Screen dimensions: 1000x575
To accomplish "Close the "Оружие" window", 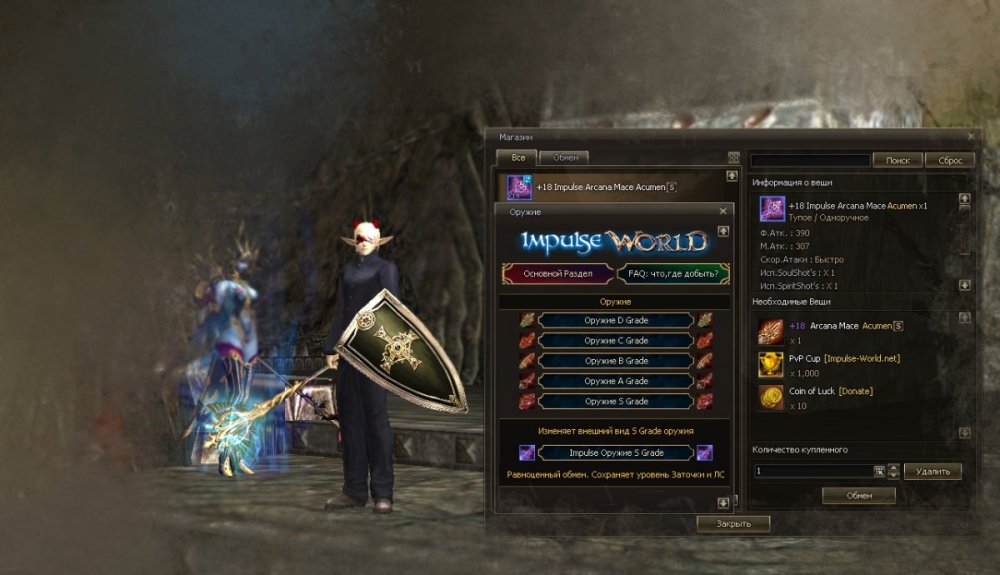I will (x=723, y=212).
